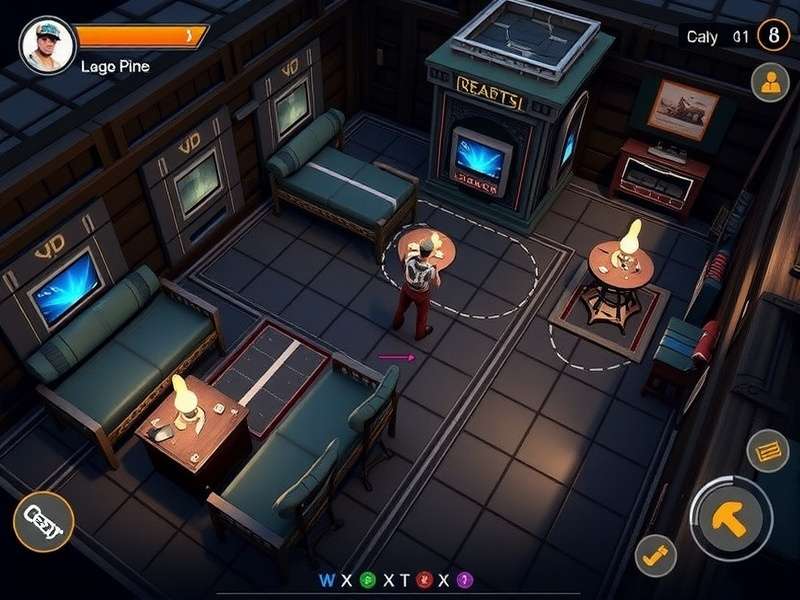This screenshot has width=800, height=600.
Task: Open the orange list notes button
Action: pyautogui.click(x=768, y=451)
